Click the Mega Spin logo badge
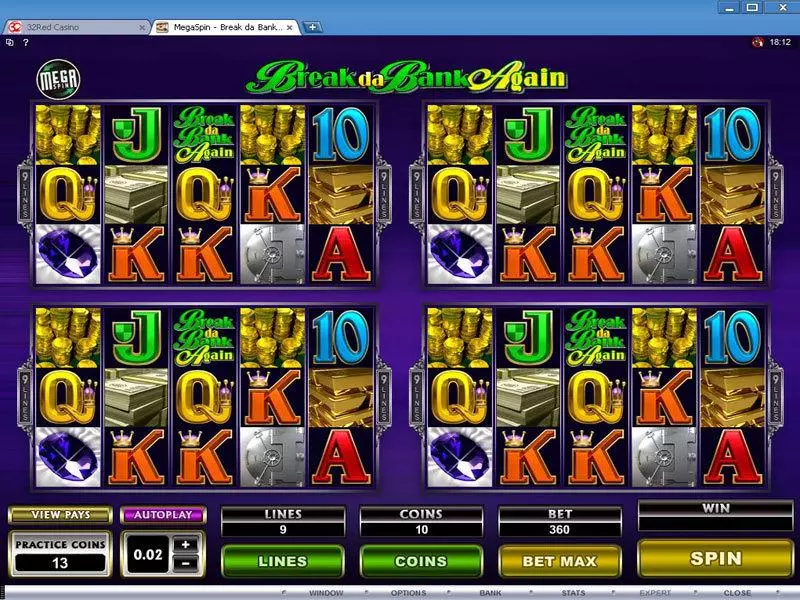 (58, 78)
